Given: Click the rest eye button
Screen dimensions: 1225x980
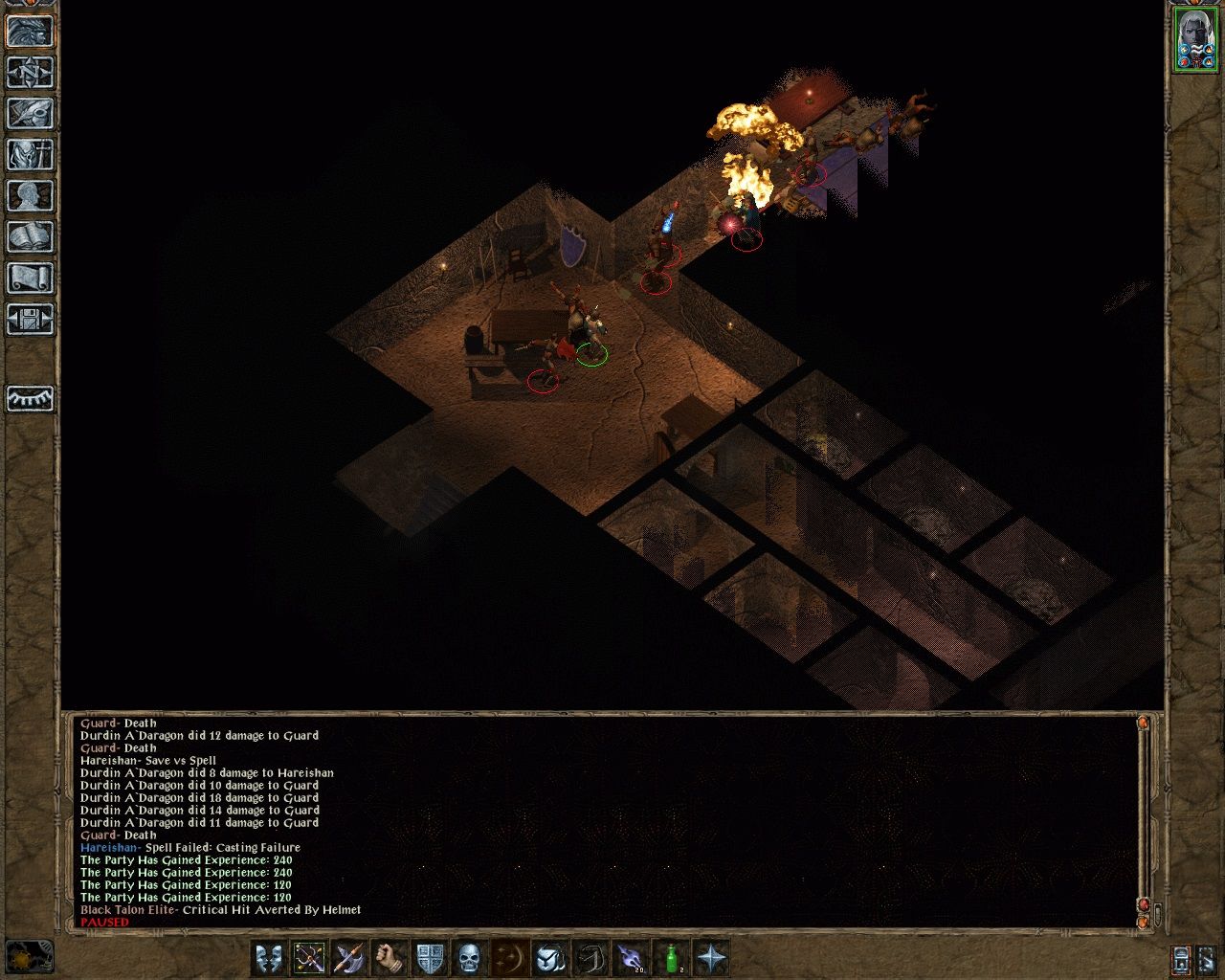Looking at the screenshot, I should tap(30, 397).
